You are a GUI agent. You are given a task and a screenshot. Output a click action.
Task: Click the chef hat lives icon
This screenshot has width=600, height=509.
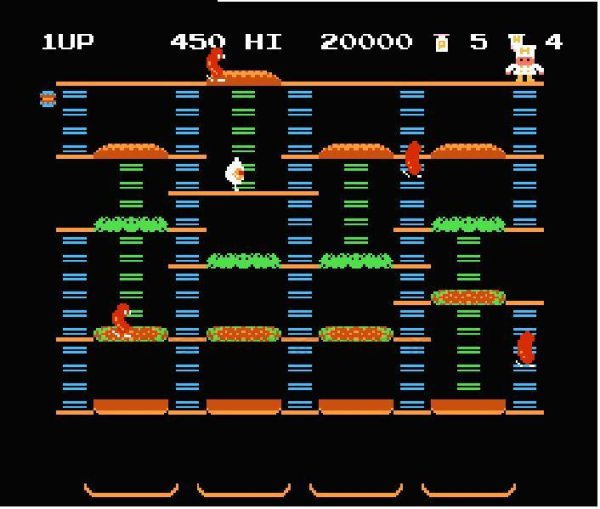pyautogui.click(x=519, y=42)
